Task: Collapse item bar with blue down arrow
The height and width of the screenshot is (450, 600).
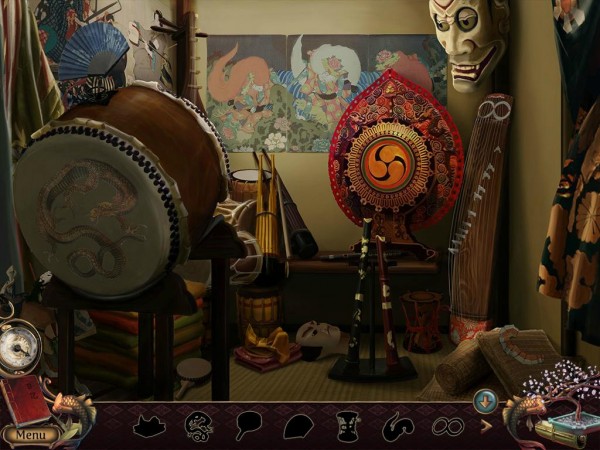Action: [482, 400]
